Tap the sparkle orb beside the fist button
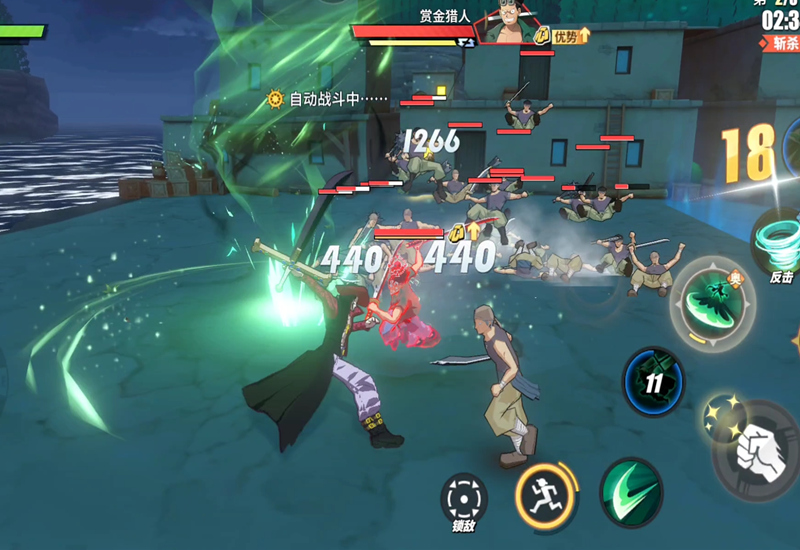Screen dimensions: 800x550 point(716,413)
